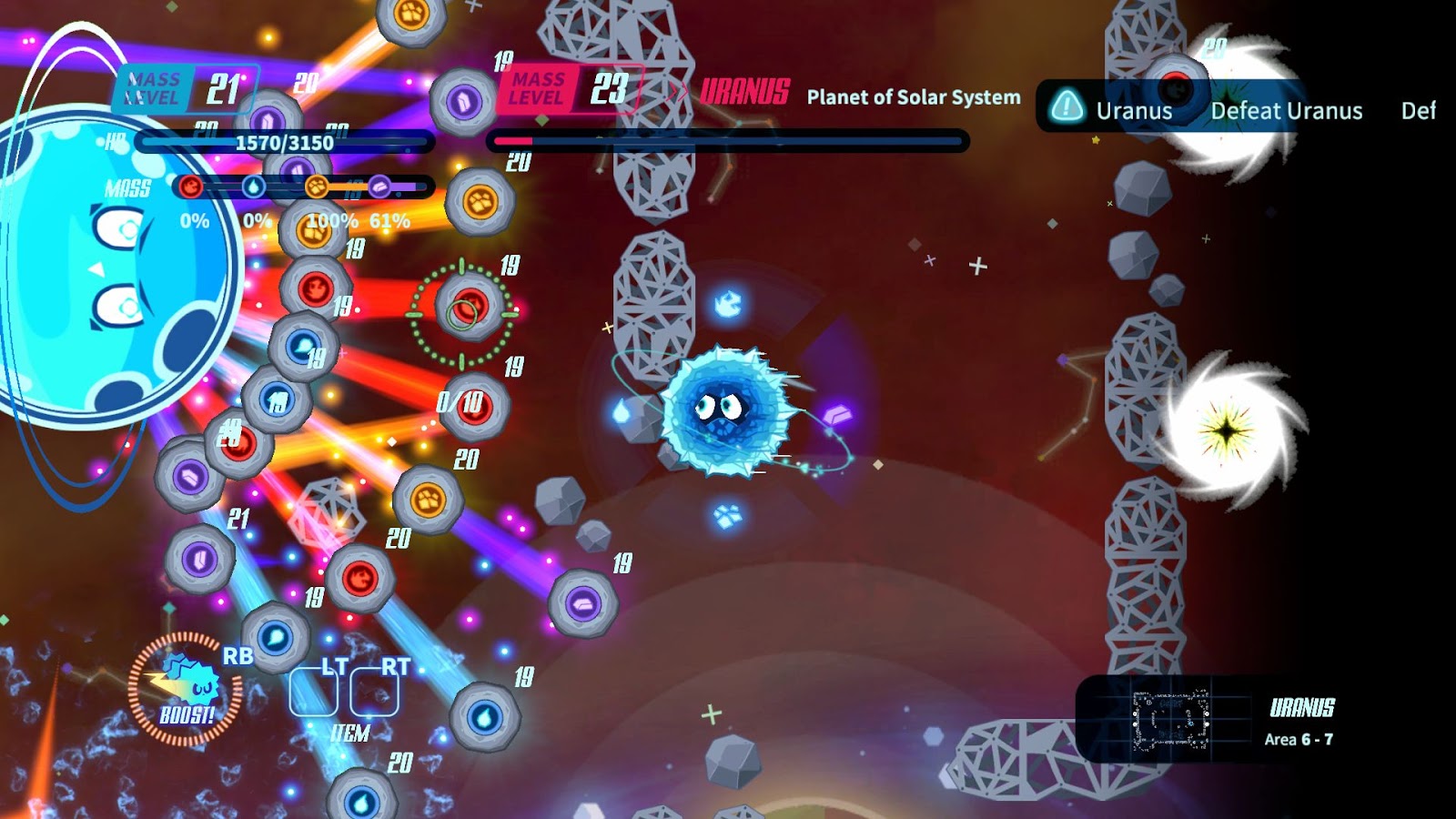The width and height of the screenshot is (1456, 819).
Task: Select the URANUS boss name label
Action: click(x=745, y=91)
